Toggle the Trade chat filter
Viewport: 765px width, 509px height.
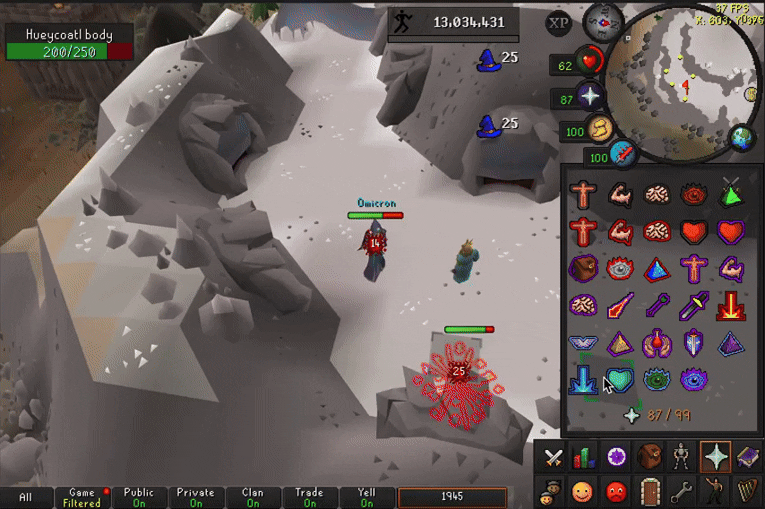pyautogui.click(x=309, y=497)
